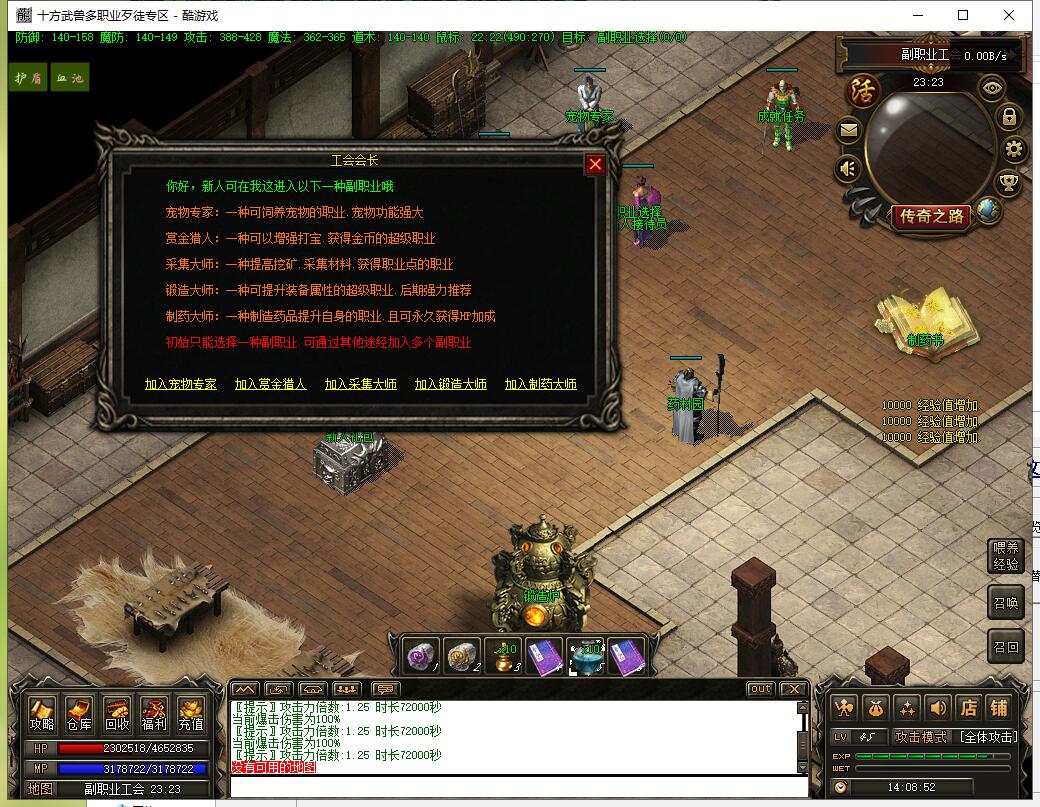Open the 攻略 guide button

42,713
